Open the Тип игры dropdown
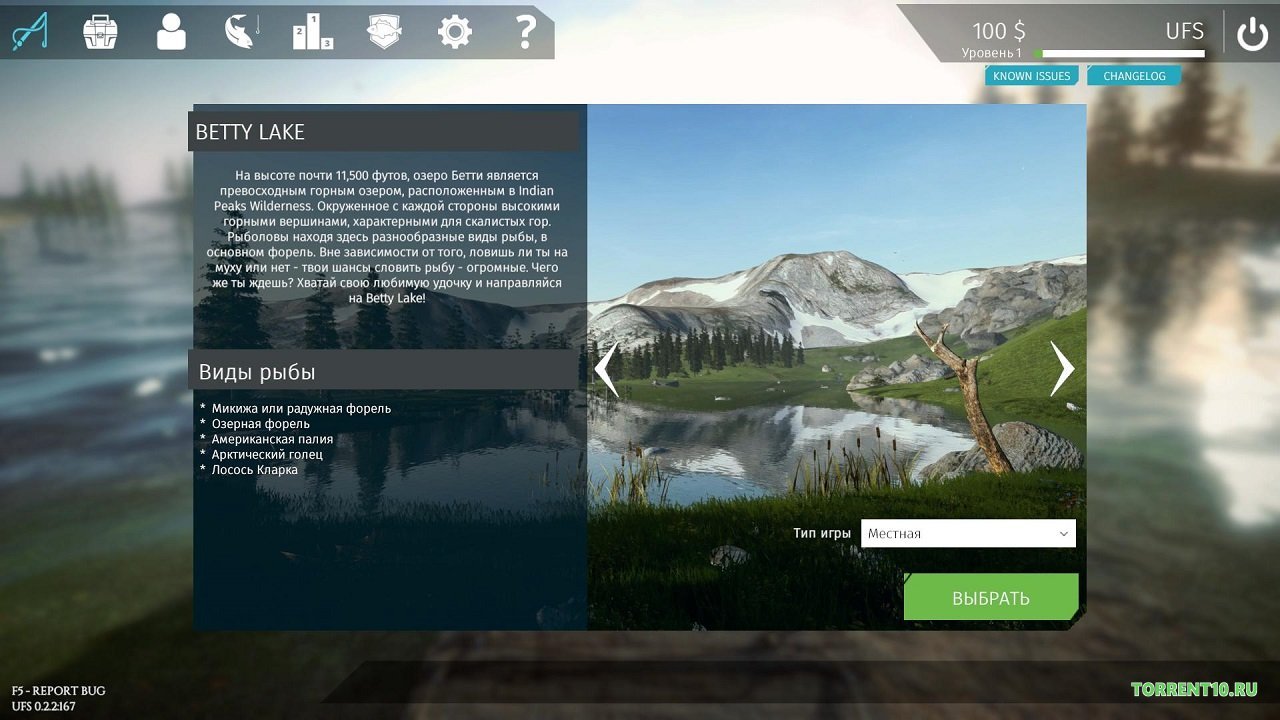The height and width of the screenshot is (720, 1280). coord(1061,533)
